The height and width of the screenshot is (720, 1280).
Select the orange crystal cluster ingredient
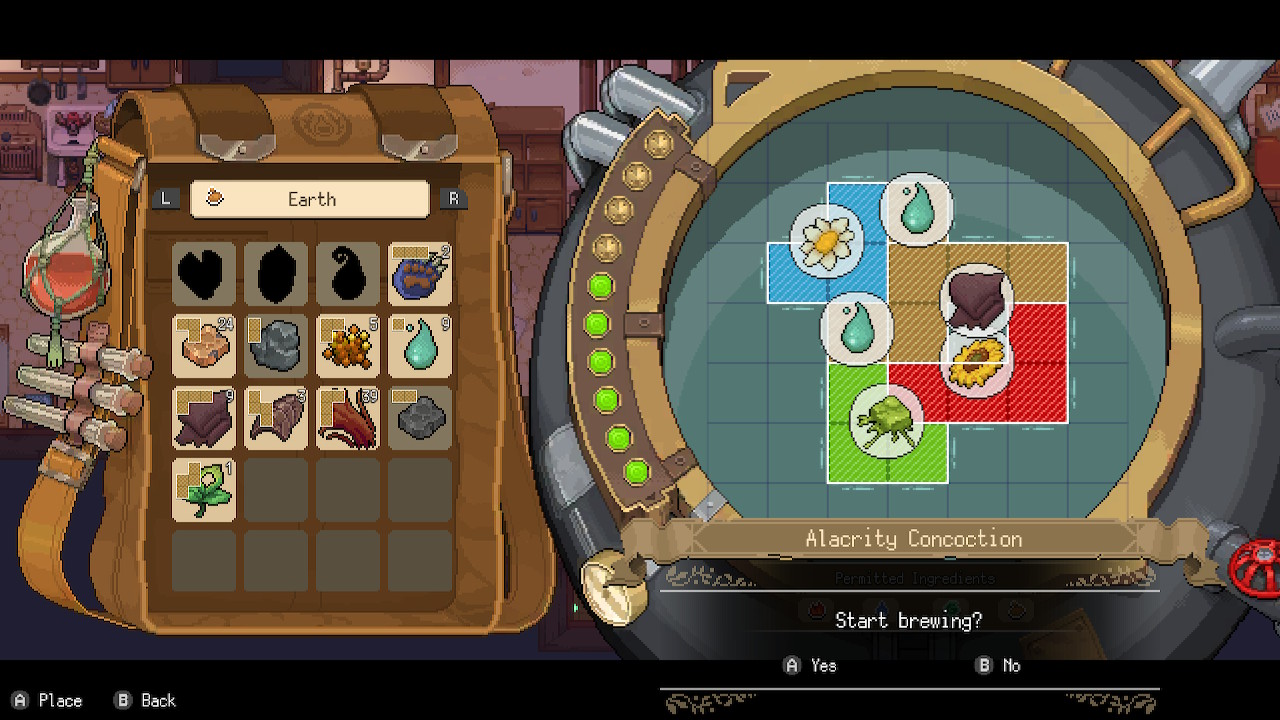click(348, 346)
